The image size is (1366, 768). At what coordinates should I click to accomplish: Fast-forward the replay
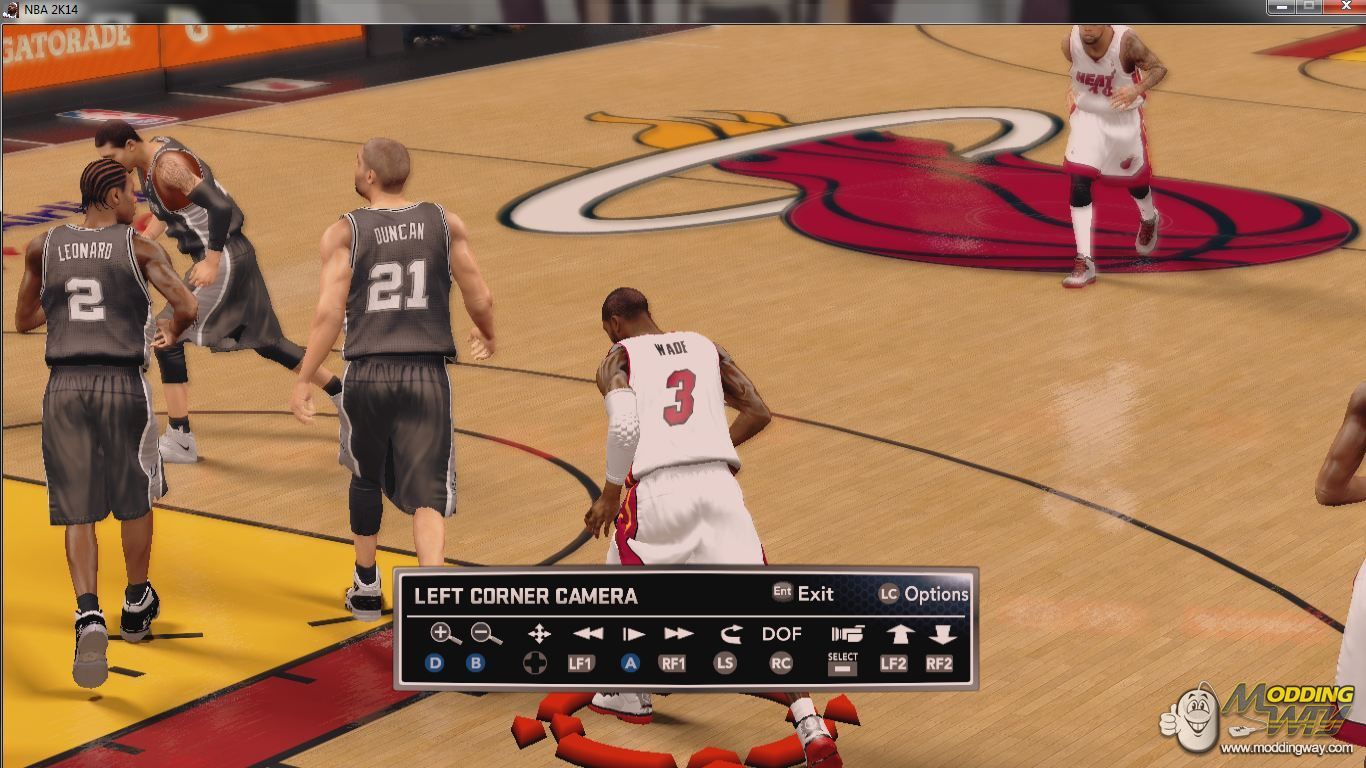tap(678, 634)
